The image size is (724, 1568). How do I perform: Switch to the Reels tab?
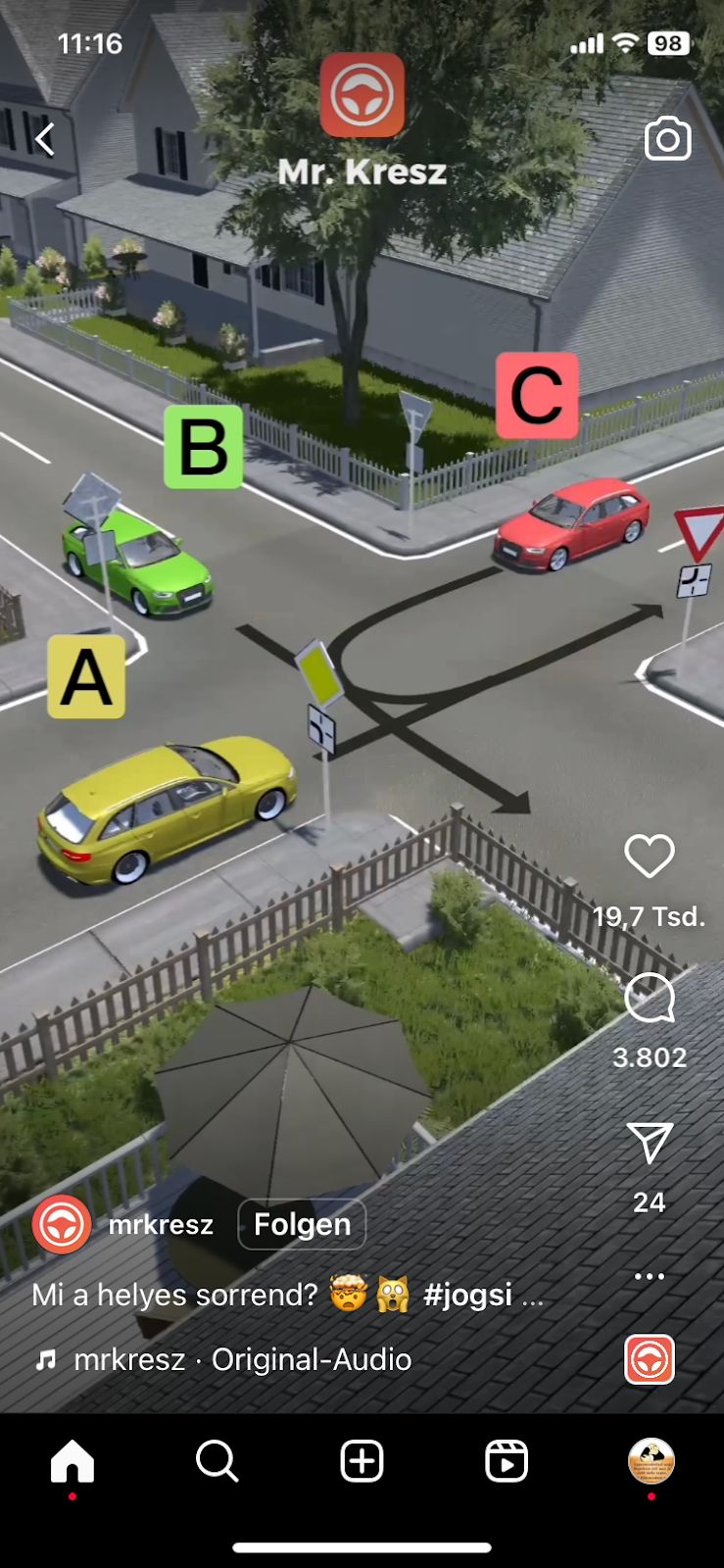507,1461
